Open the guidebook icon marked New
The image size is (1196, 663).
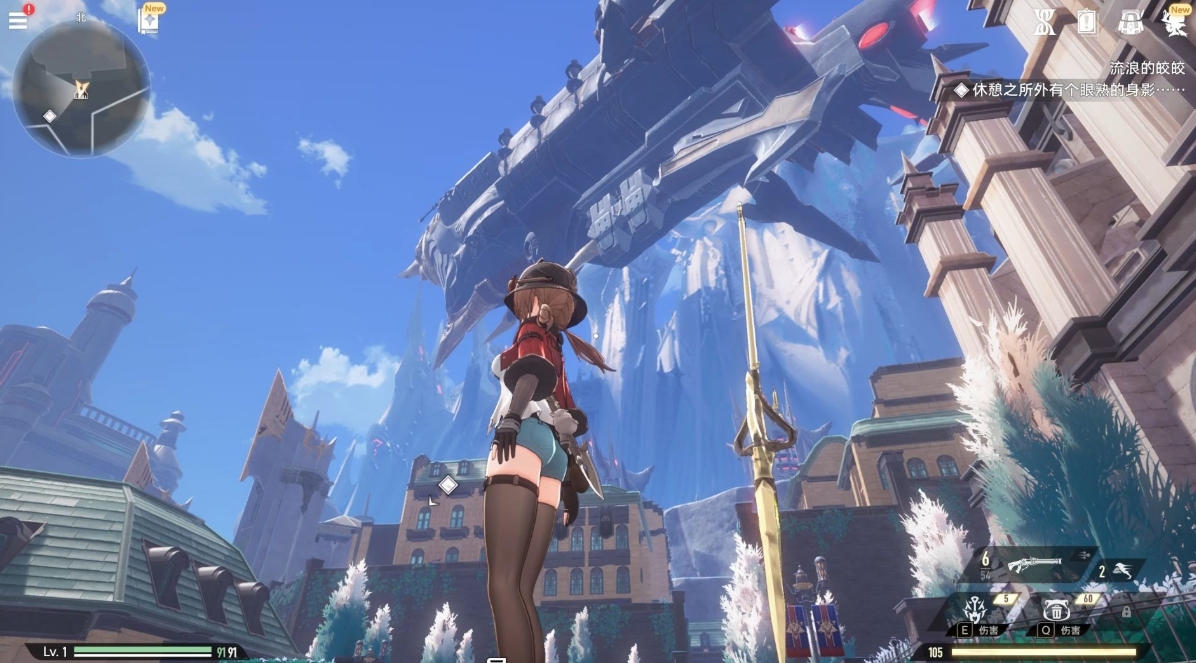click(x=149, y=20)
